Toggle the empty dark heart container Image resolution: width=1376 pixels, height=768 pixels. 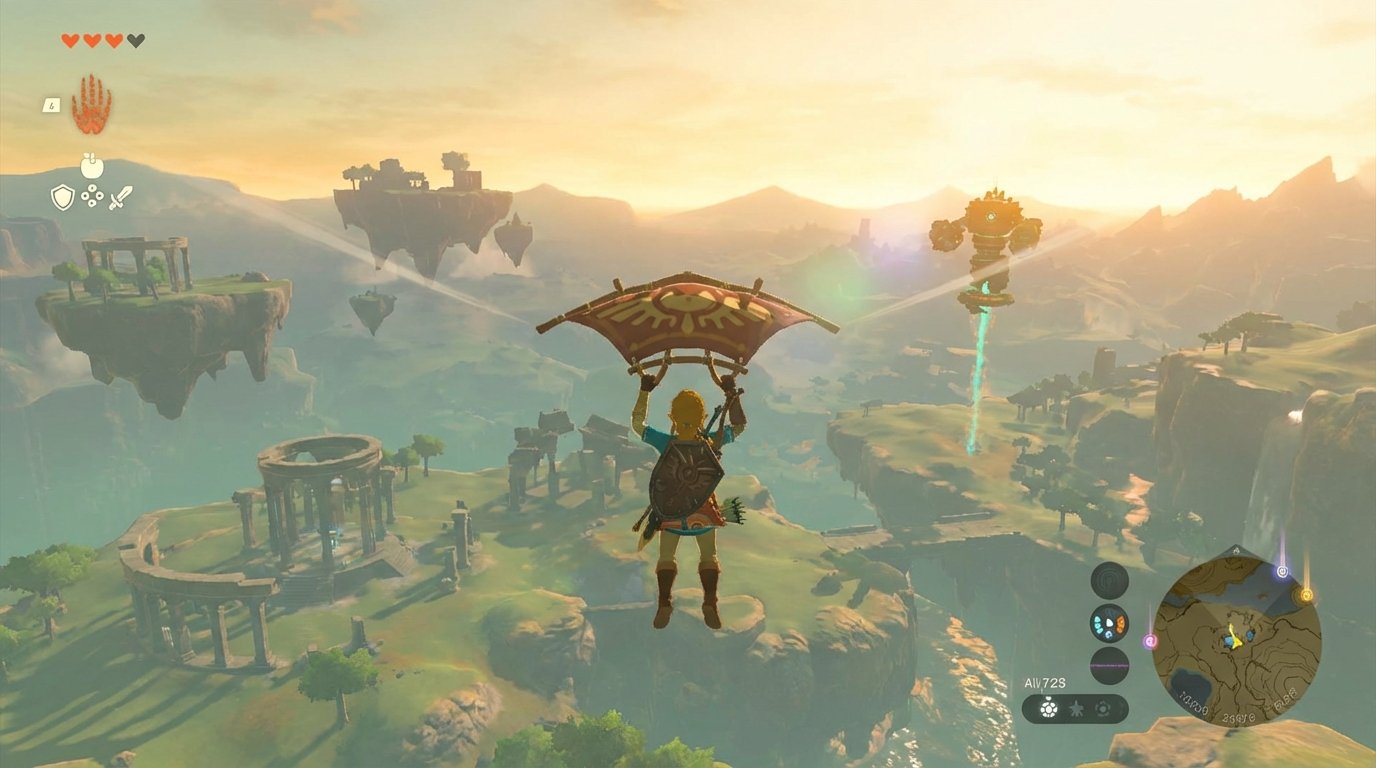[x=134, y=41]
